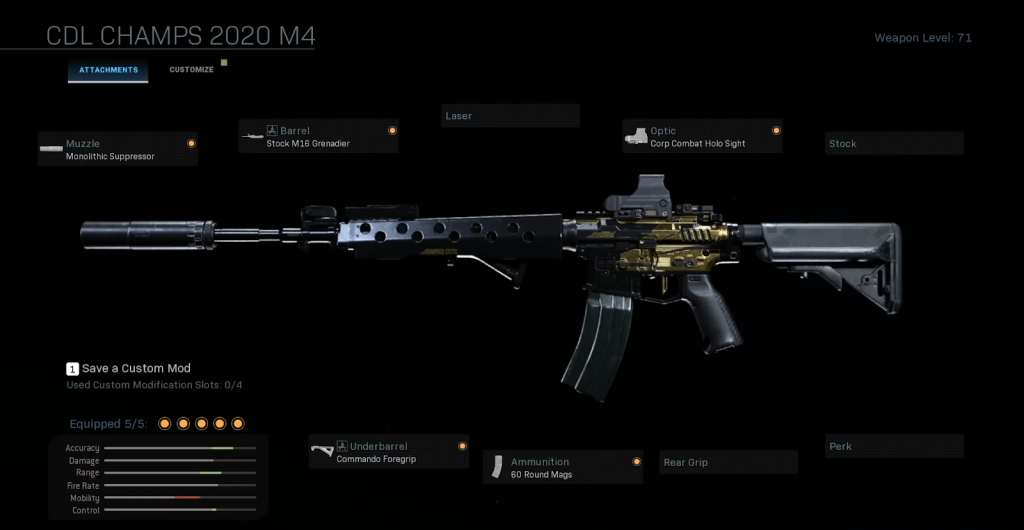Open the Barrel Stock M16 Grenadier slot
This screenshot has height=530, width=1024.
tap(318, 136)
